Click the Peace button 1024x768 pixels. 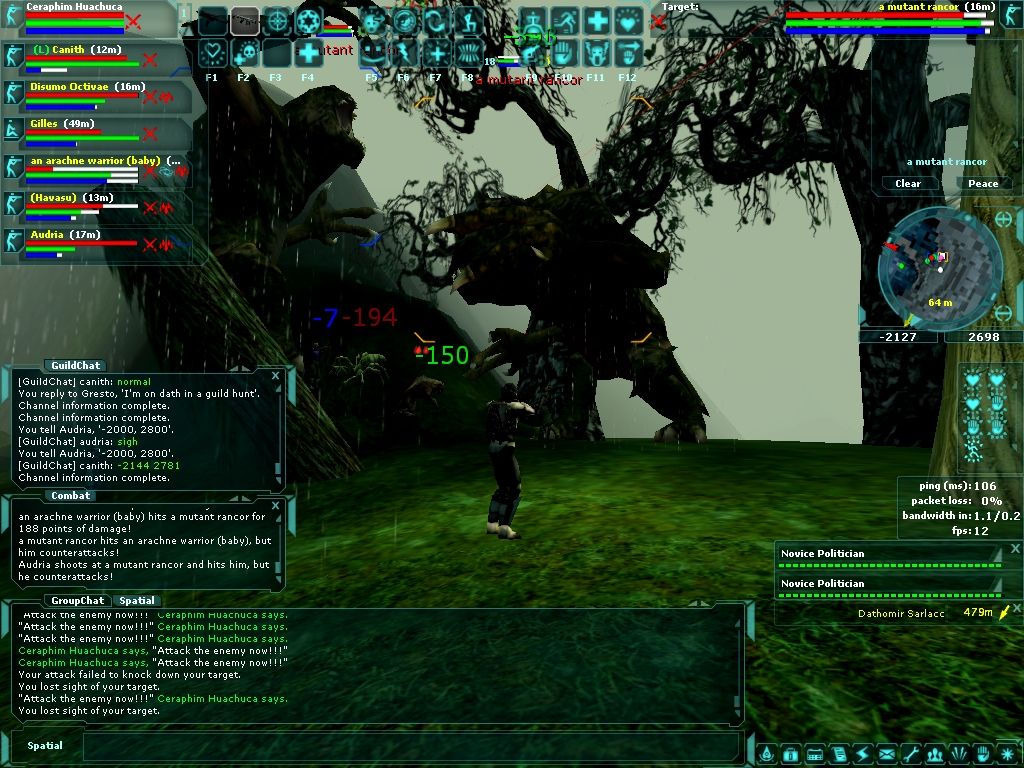983,183
